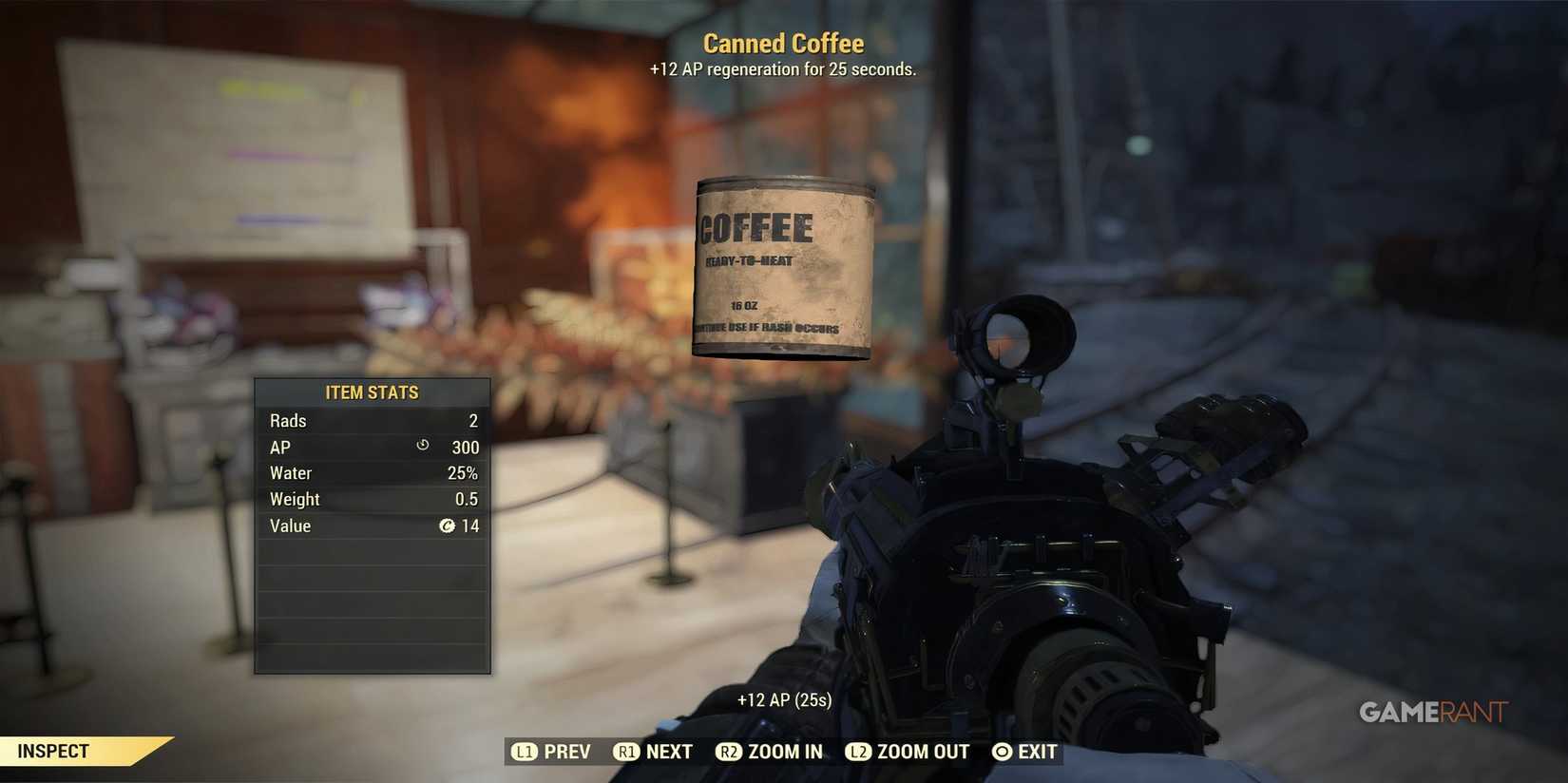Select the ITEM STATS panel header
The image size is (1568, 783).
(372, 391)
